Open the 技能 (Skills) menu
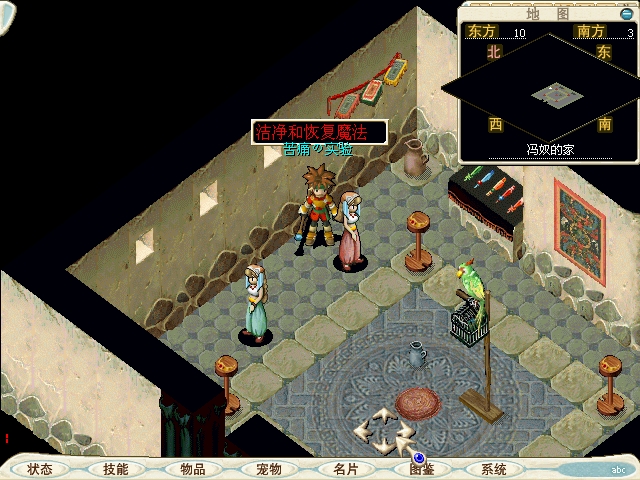 (x=115, y=469)
